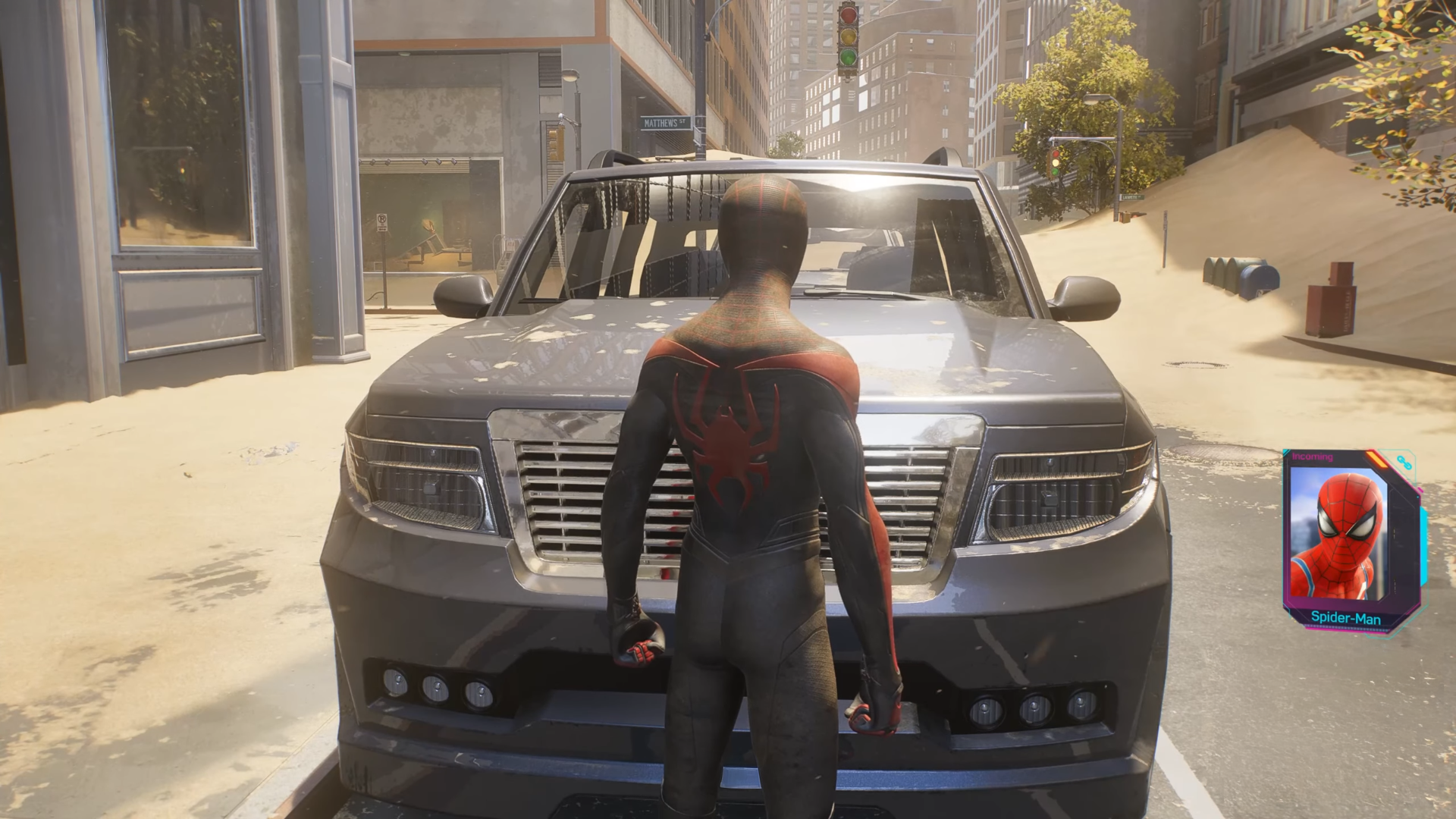Click the chain link icon on call card
1456x819 pixels.
pos(1404,463)
